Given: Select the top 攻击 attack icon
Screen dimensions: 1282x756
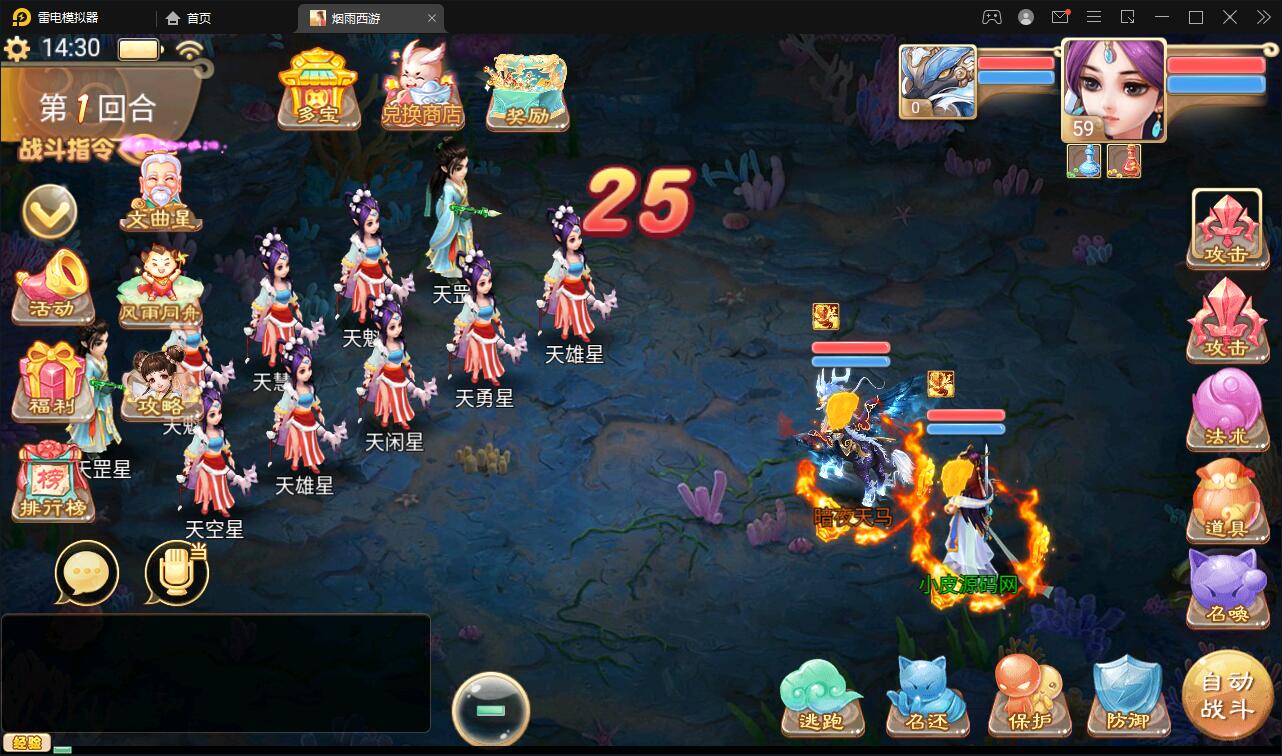Looking at the screenshot, I should pos(1228,228).
